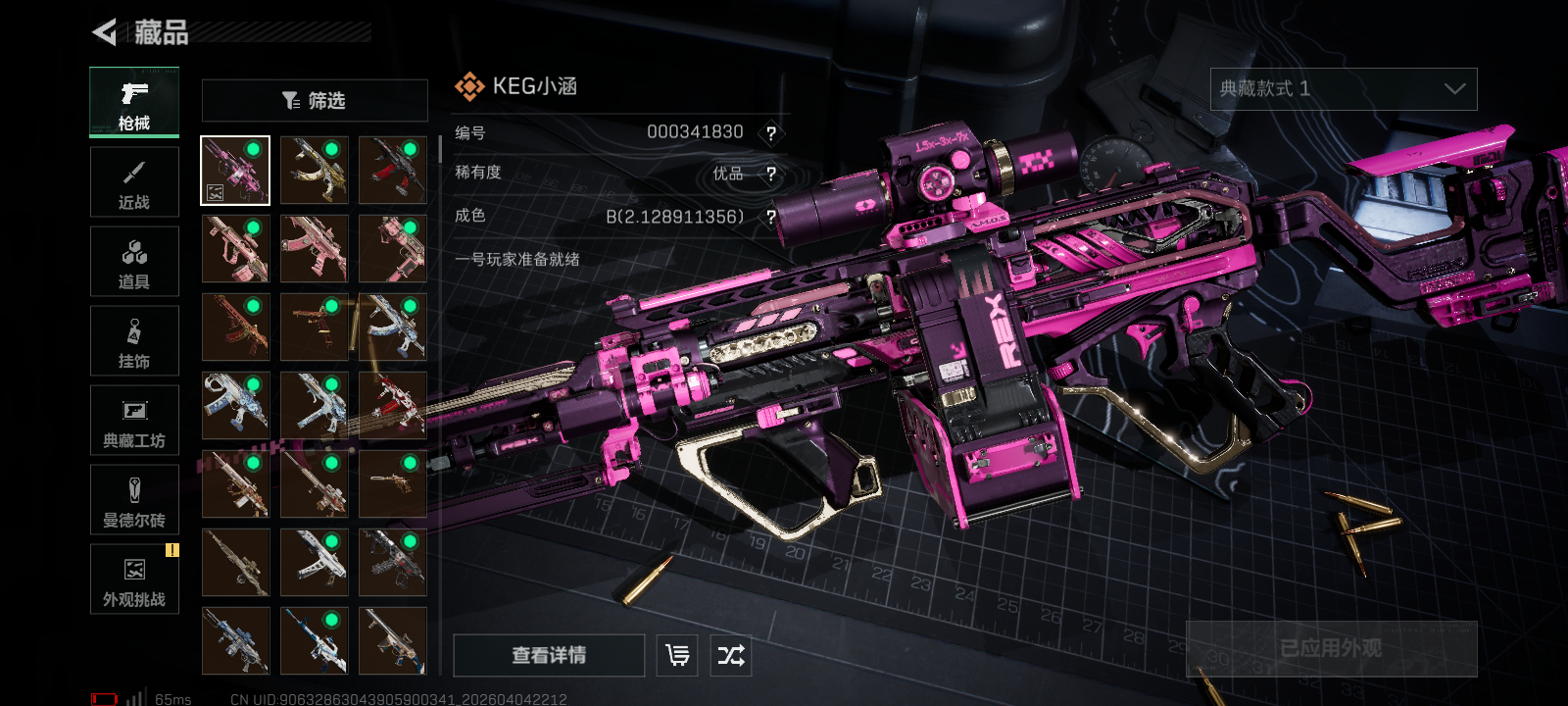Open the 外观挑战 appearance challenge tab

[x=134, y=580]
